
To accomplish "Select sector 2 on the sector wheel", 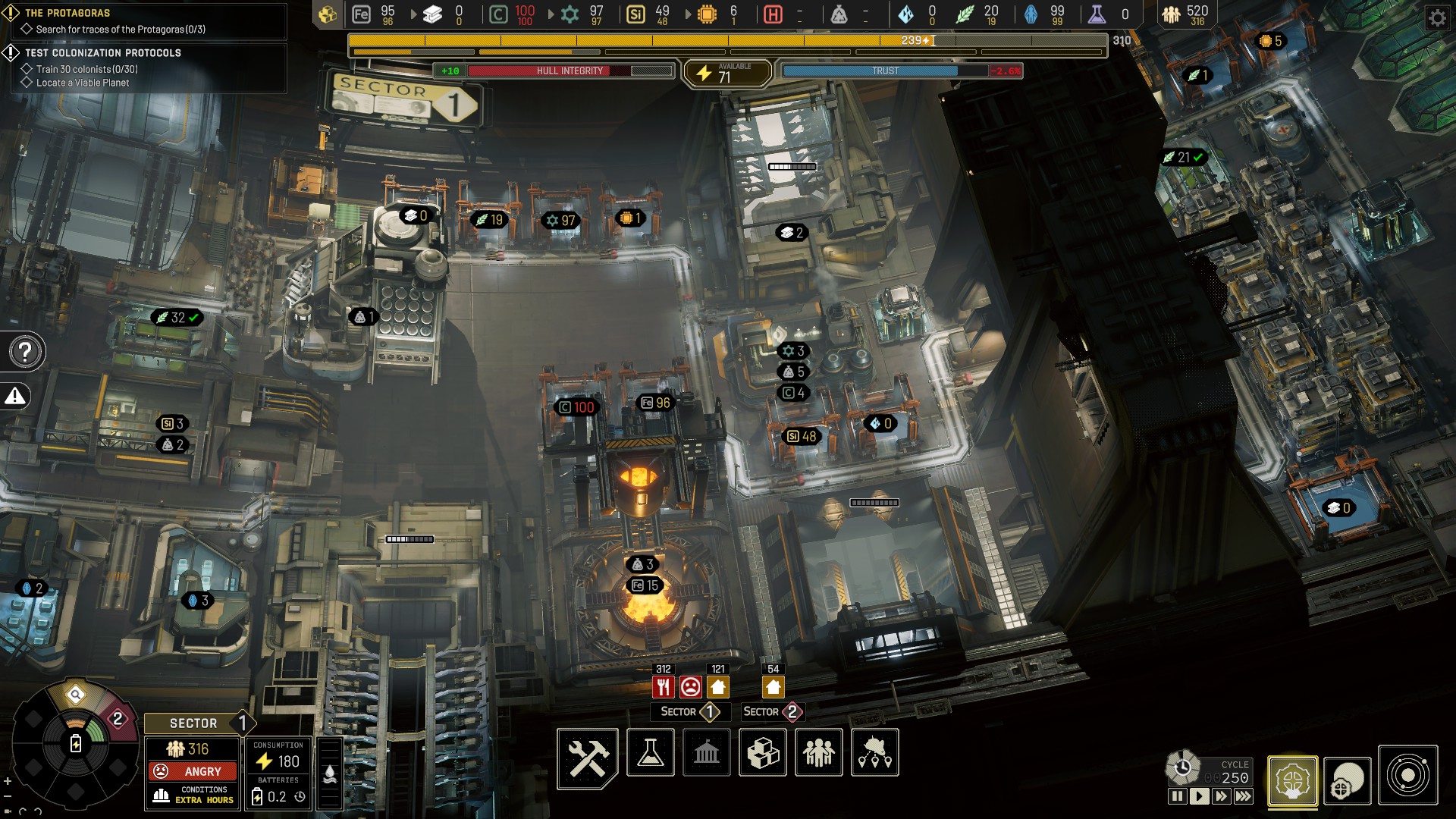I will point(117,718).
